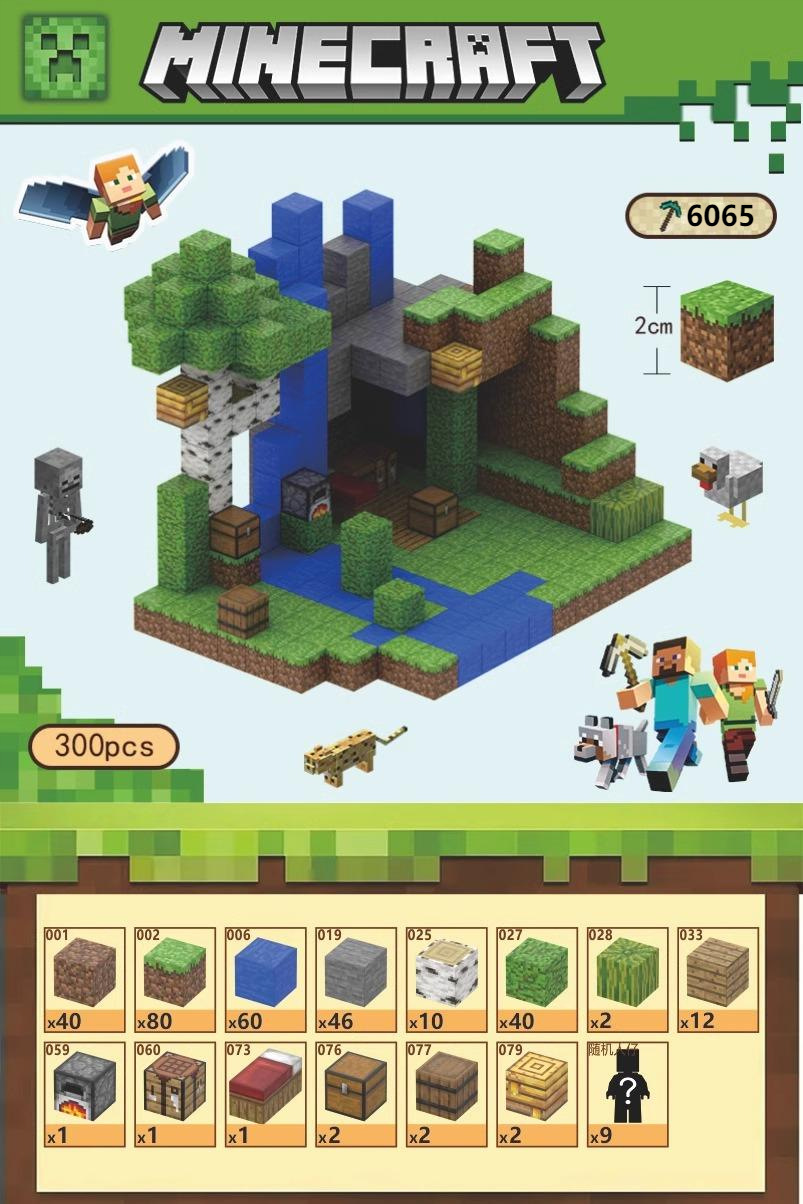This screenshot has height=1204, width=803.
Task: Select the dirt block slot numbered 001
Action: [85, 979]
